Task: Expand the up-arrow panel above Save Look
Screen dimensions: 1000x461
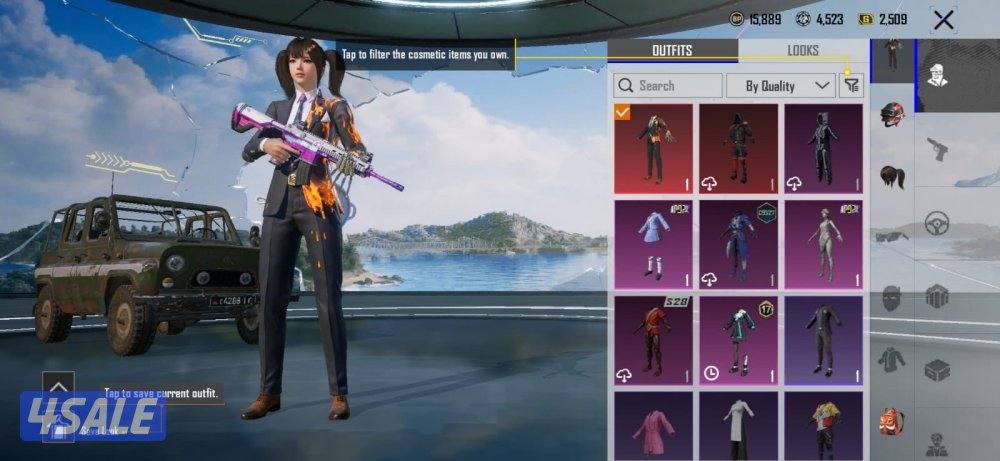Action: pos(58,385)
